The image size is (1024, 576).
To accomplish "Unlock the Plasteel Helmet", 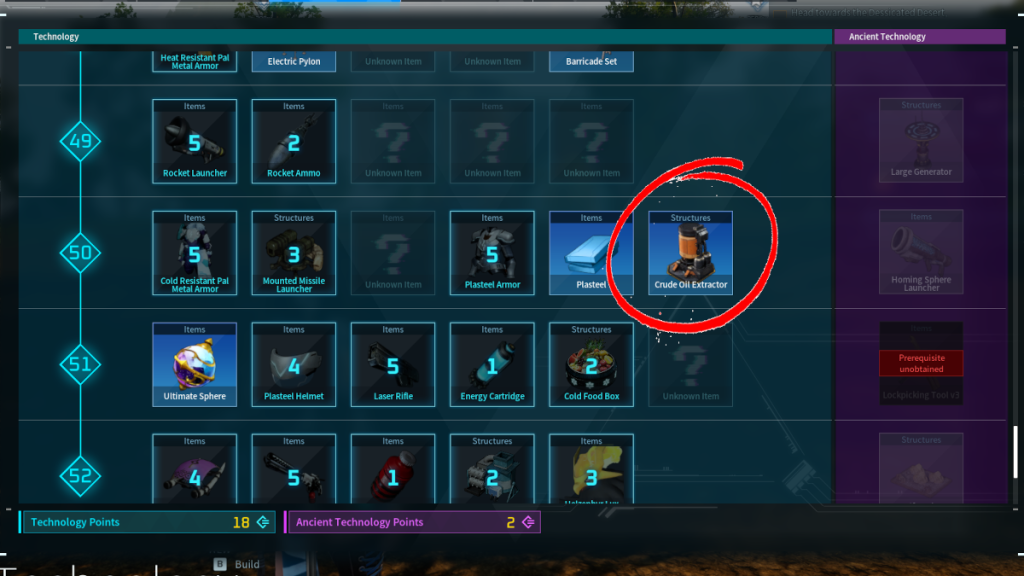I will coord(294,364).
